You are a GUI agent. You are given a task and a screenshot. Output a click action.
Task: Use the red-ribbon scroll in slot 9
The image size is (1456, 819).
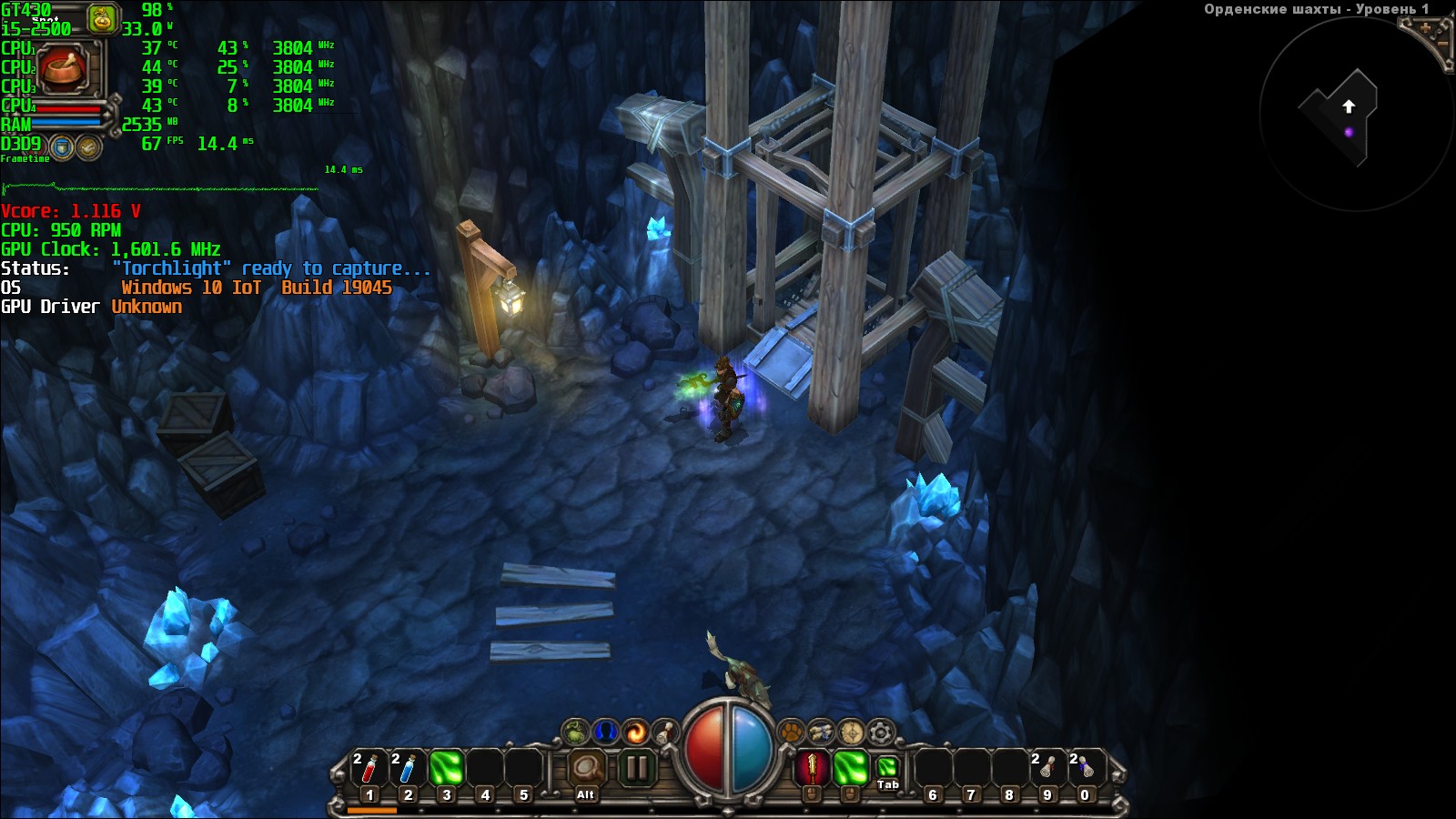[1046, 769]
